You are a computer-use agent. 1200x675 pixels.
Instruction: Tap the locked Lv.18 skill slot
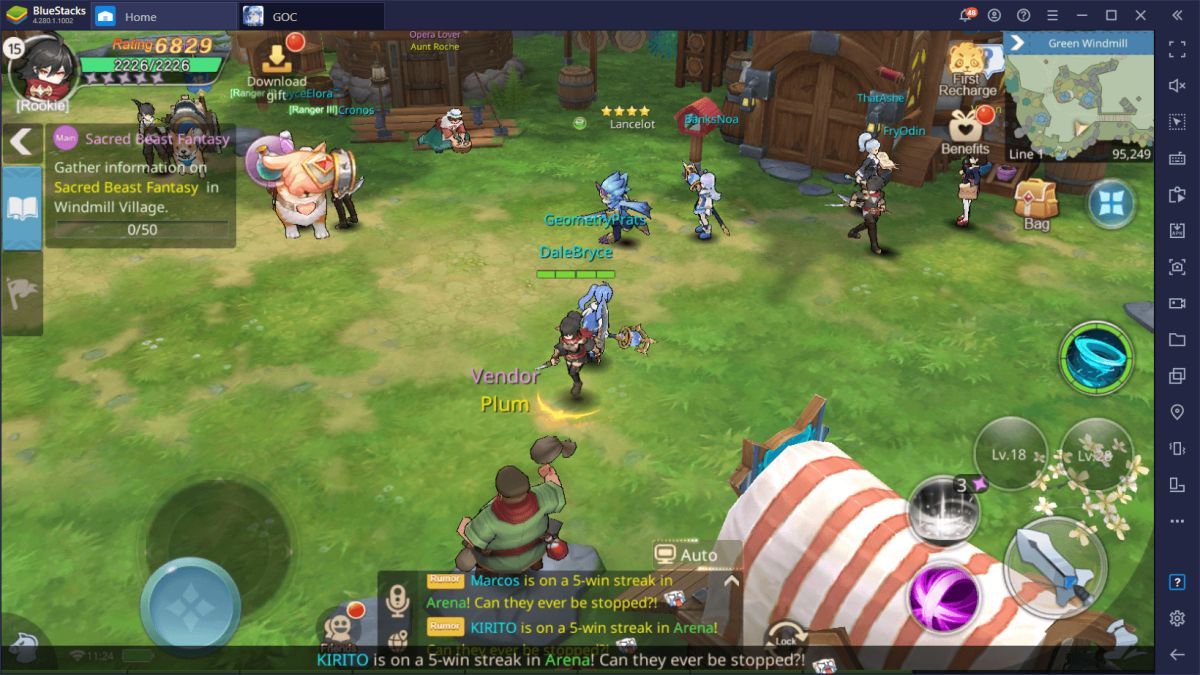point(1010,454)
